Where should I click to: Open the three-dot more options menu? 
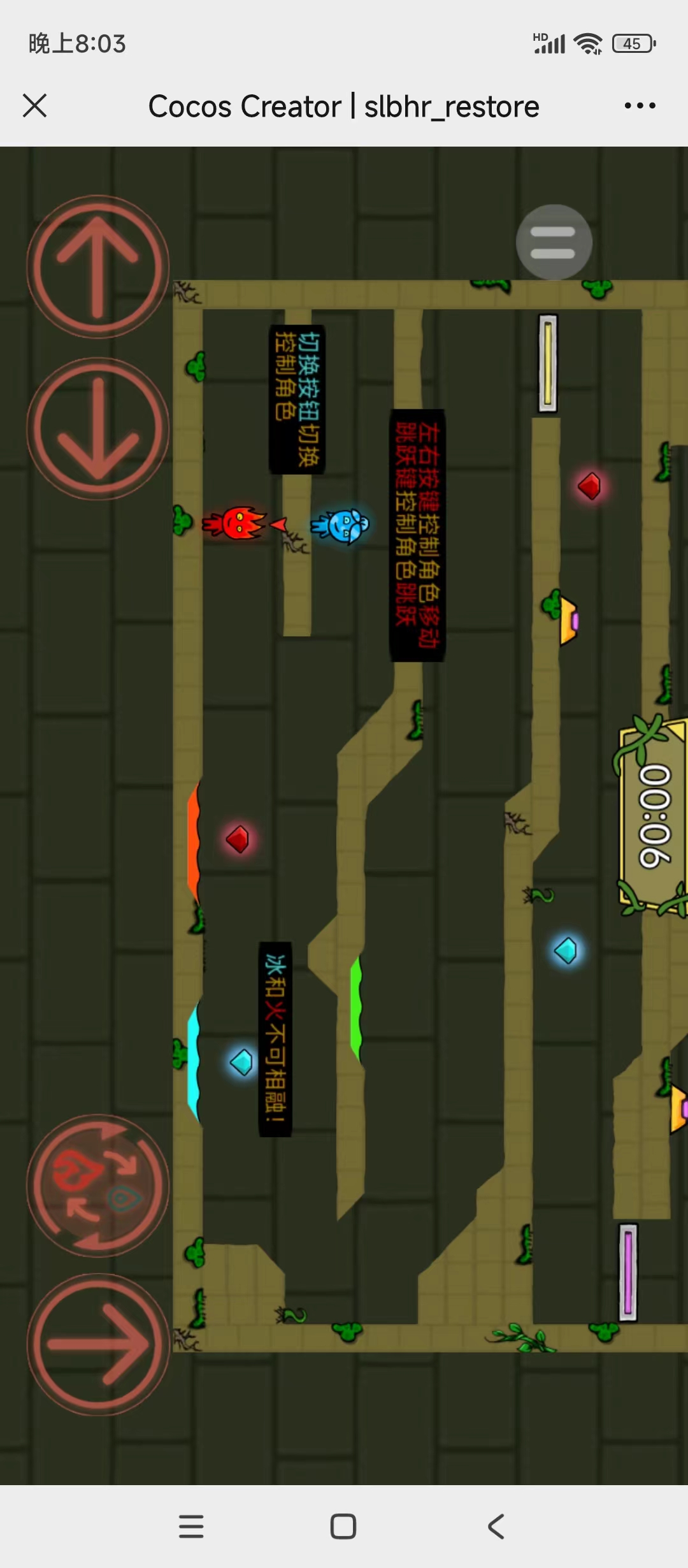point(640,106)
